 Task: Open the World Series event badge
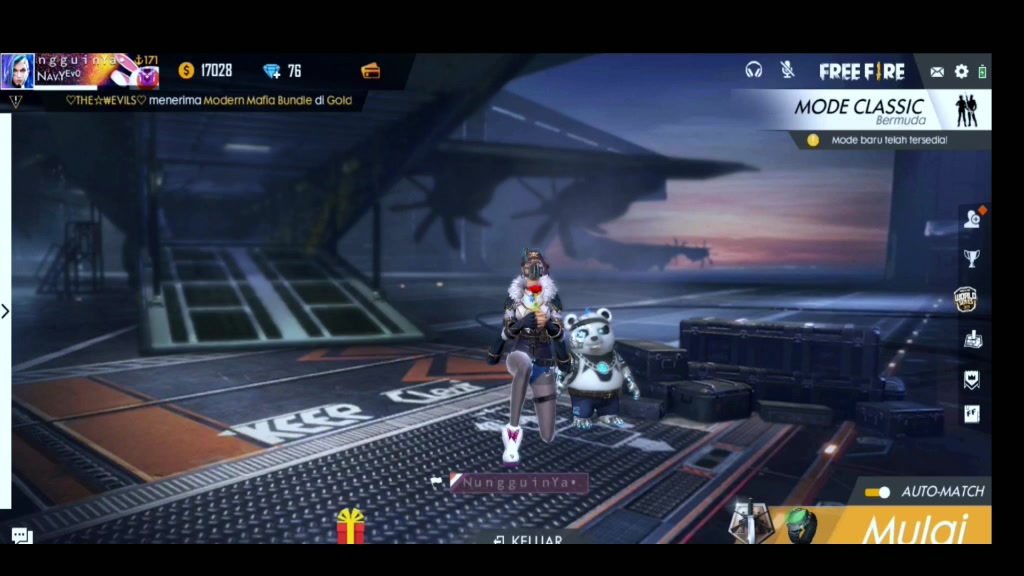[x=966, y=299]
